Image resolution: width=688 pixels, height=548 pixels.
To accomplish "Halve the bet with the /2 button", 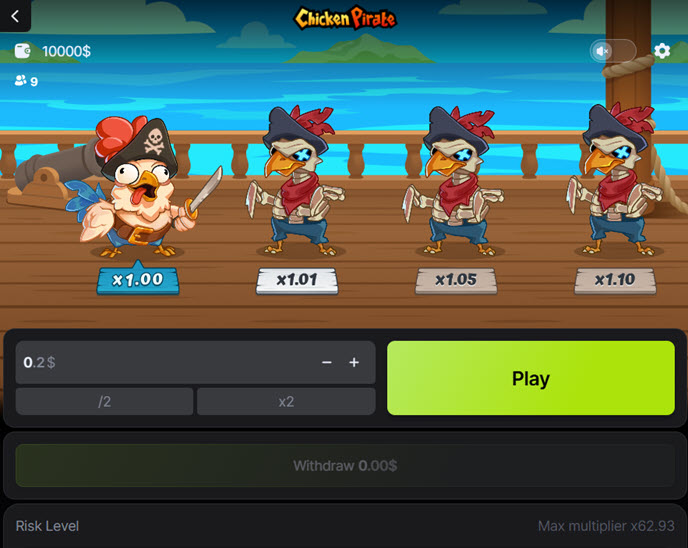I will coord(104,401).
